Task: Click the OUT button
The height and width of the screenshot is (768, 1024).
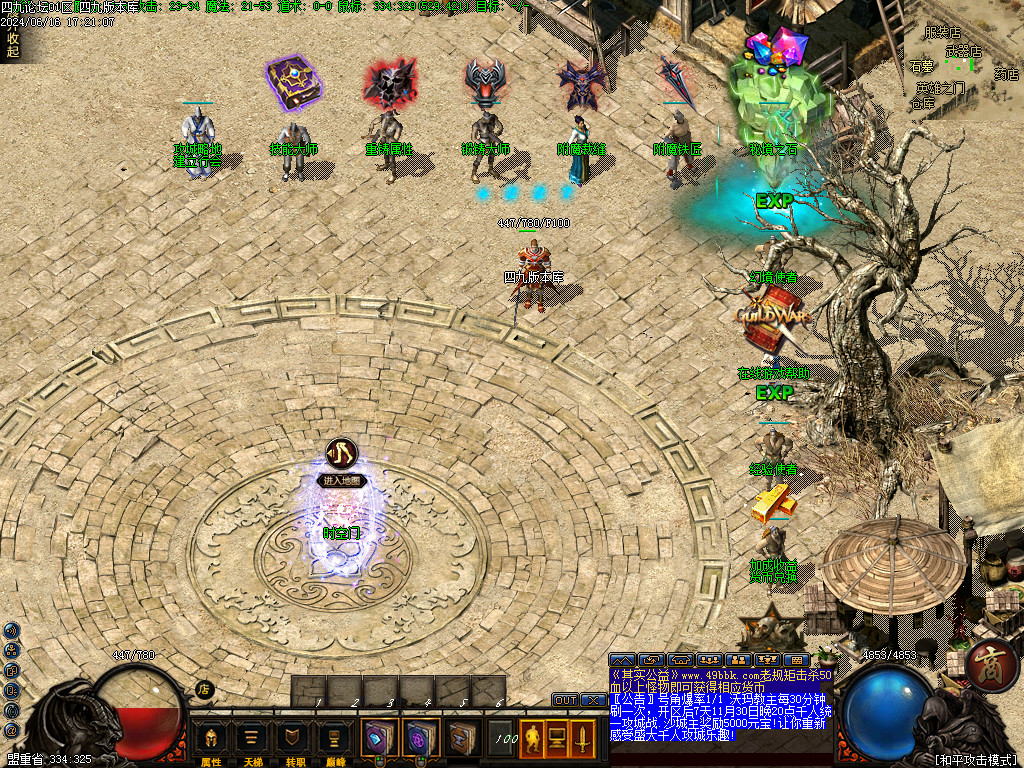Action: 566,700
